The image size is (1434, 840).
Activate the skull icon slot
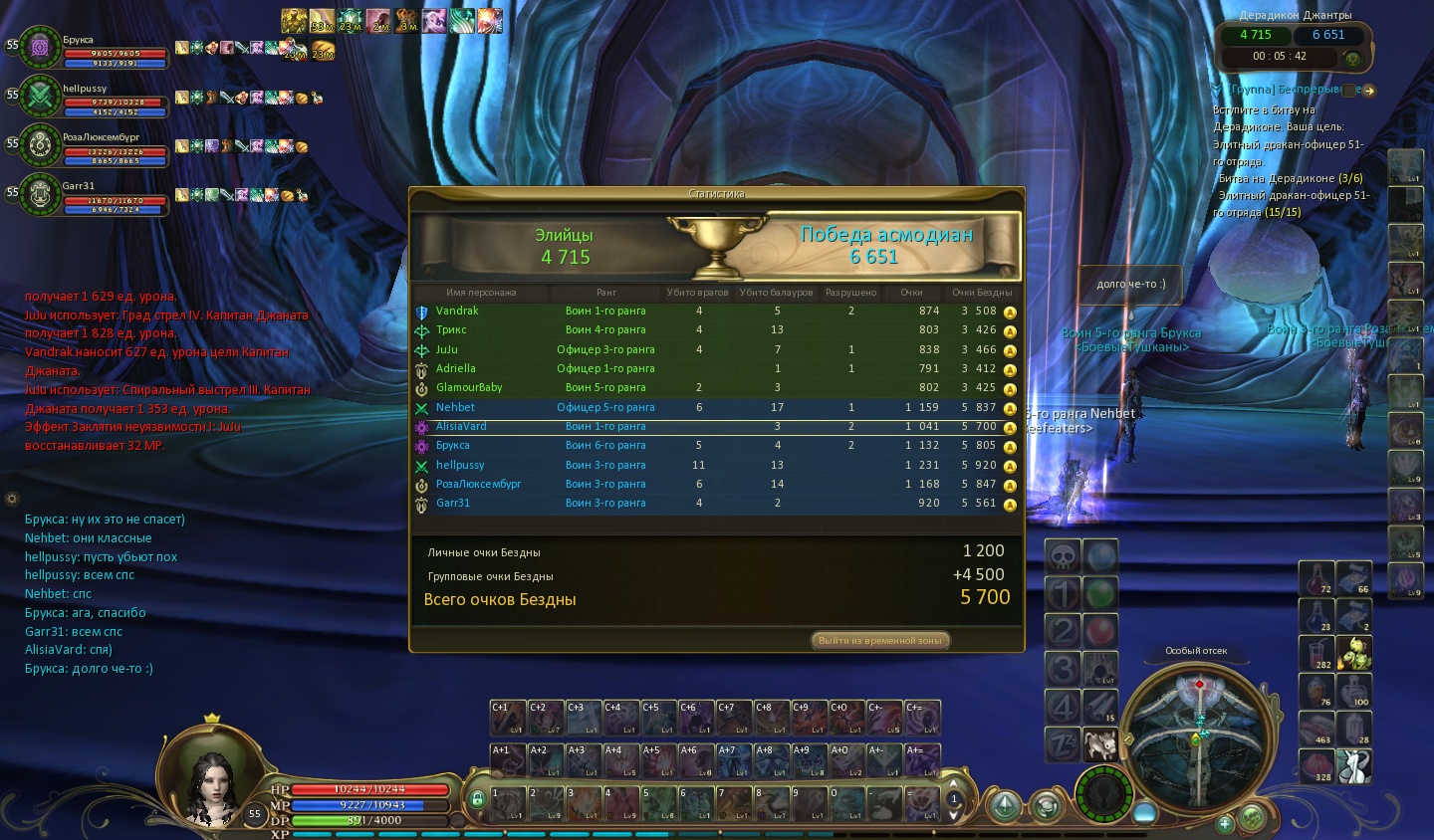[1063, 556]
